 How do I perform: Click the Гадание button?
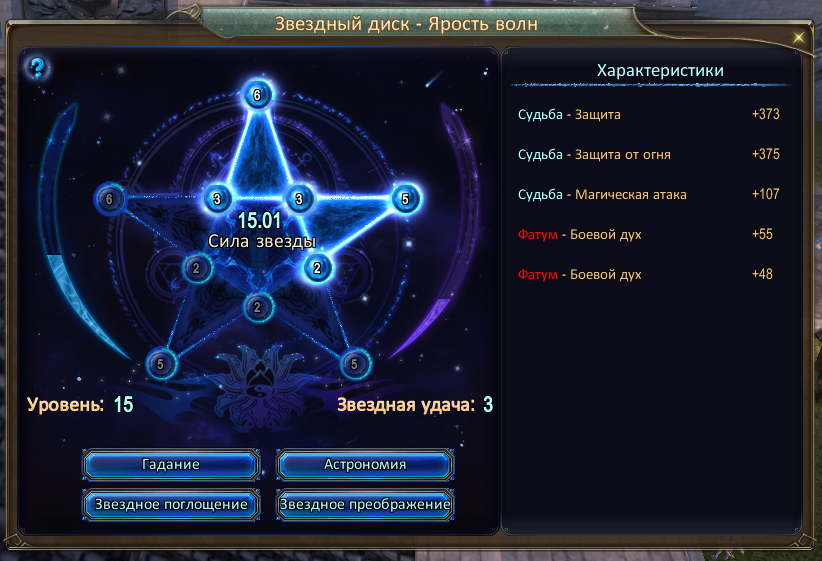pos(170,465)
